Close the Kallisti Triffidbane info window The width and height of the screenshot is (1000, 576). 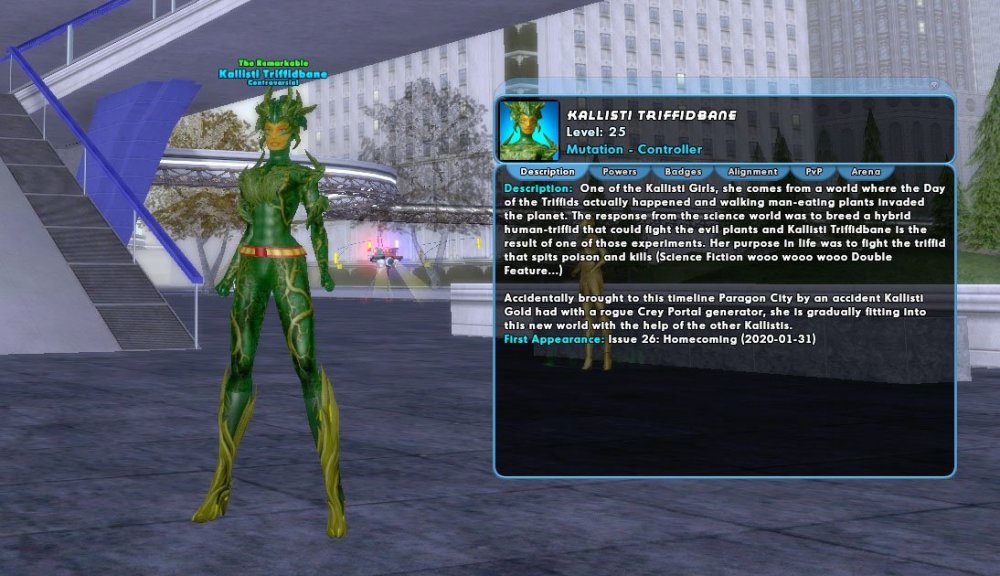pyautogui.click(x=934, y=85)
